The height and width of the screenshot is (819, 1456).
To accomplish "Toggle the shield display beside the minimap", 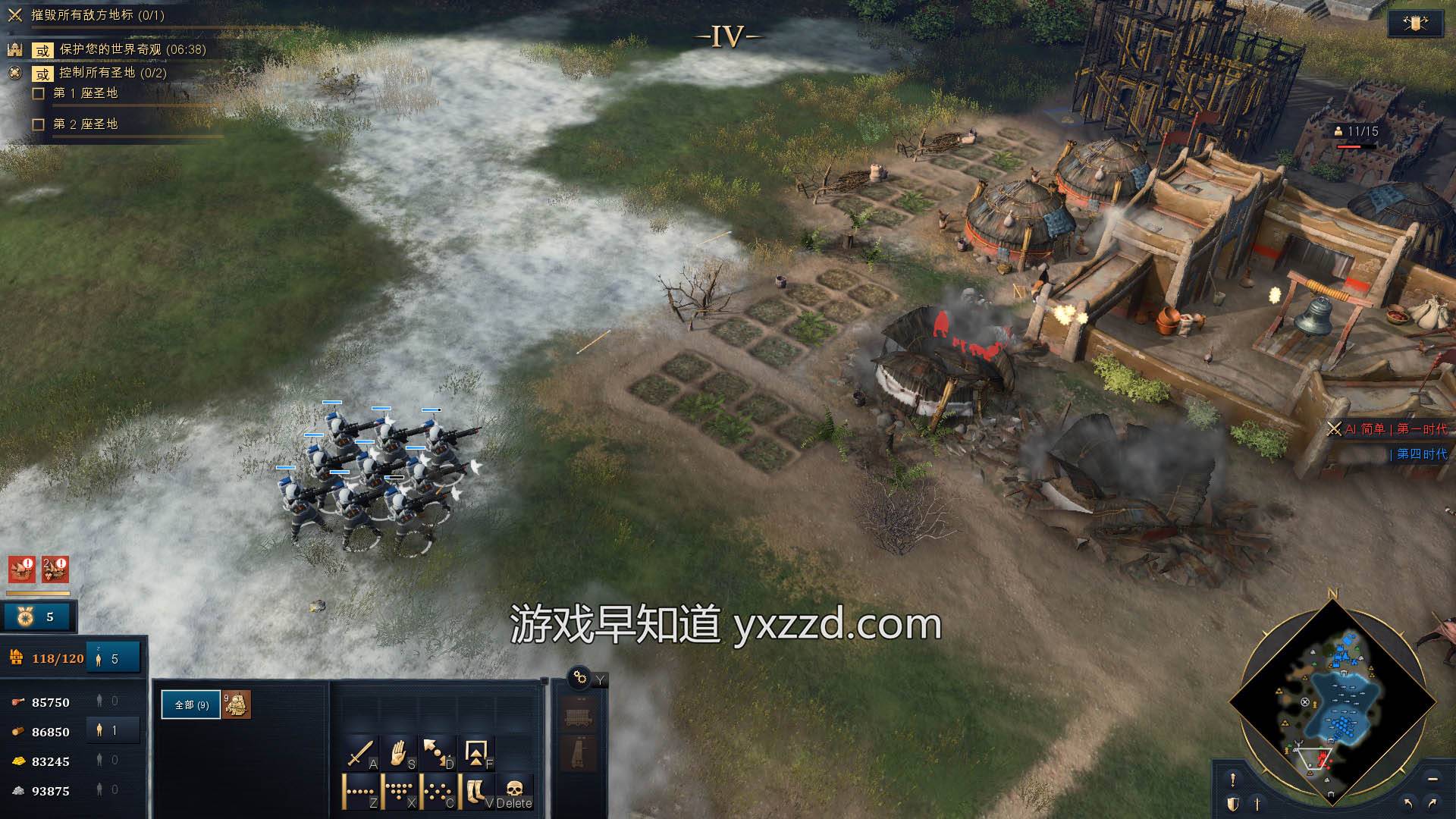I will click(1233, 803).
